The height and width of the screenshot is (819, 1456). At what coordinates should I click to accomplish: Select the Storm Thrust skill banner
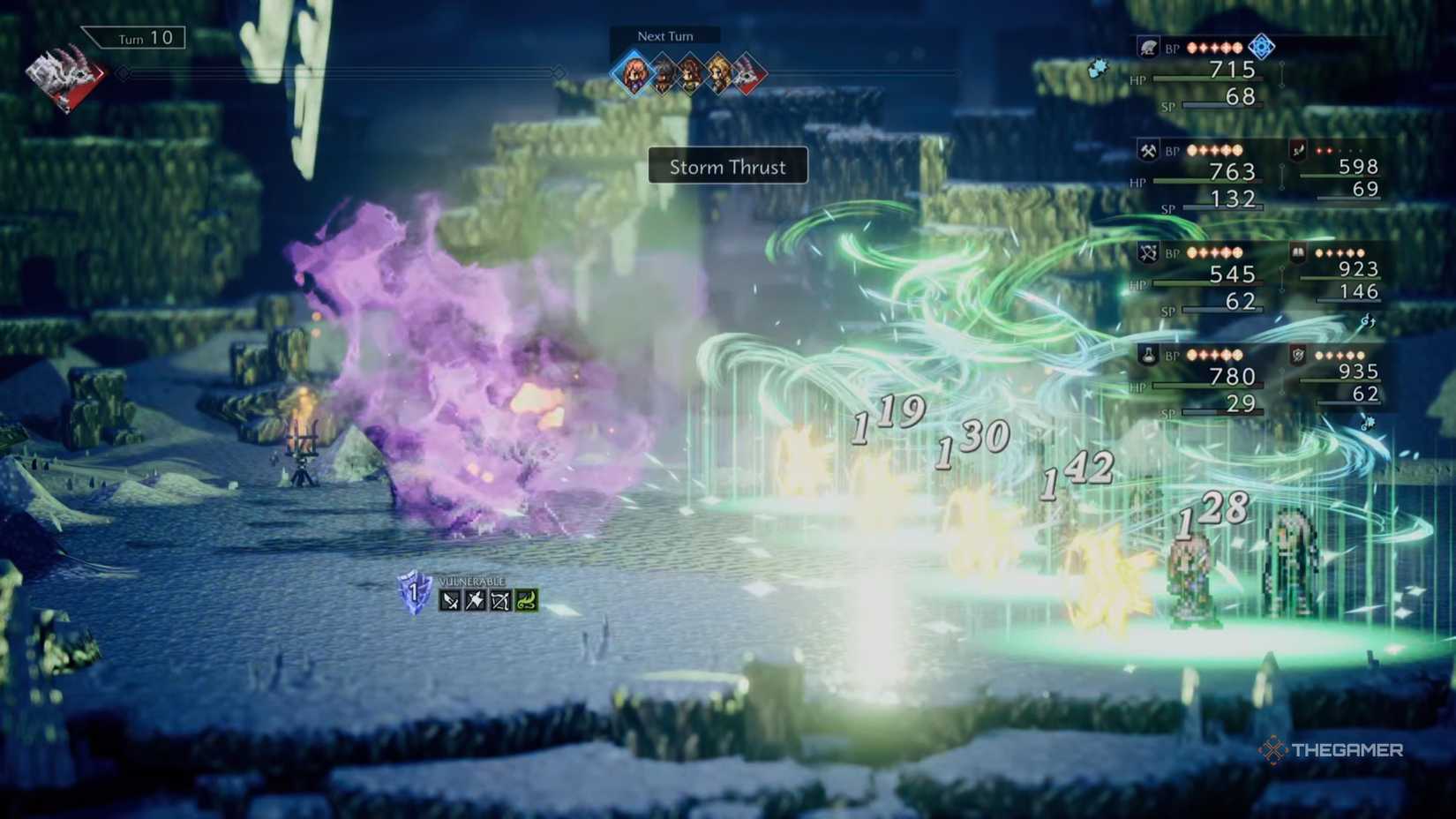point(726,166)
